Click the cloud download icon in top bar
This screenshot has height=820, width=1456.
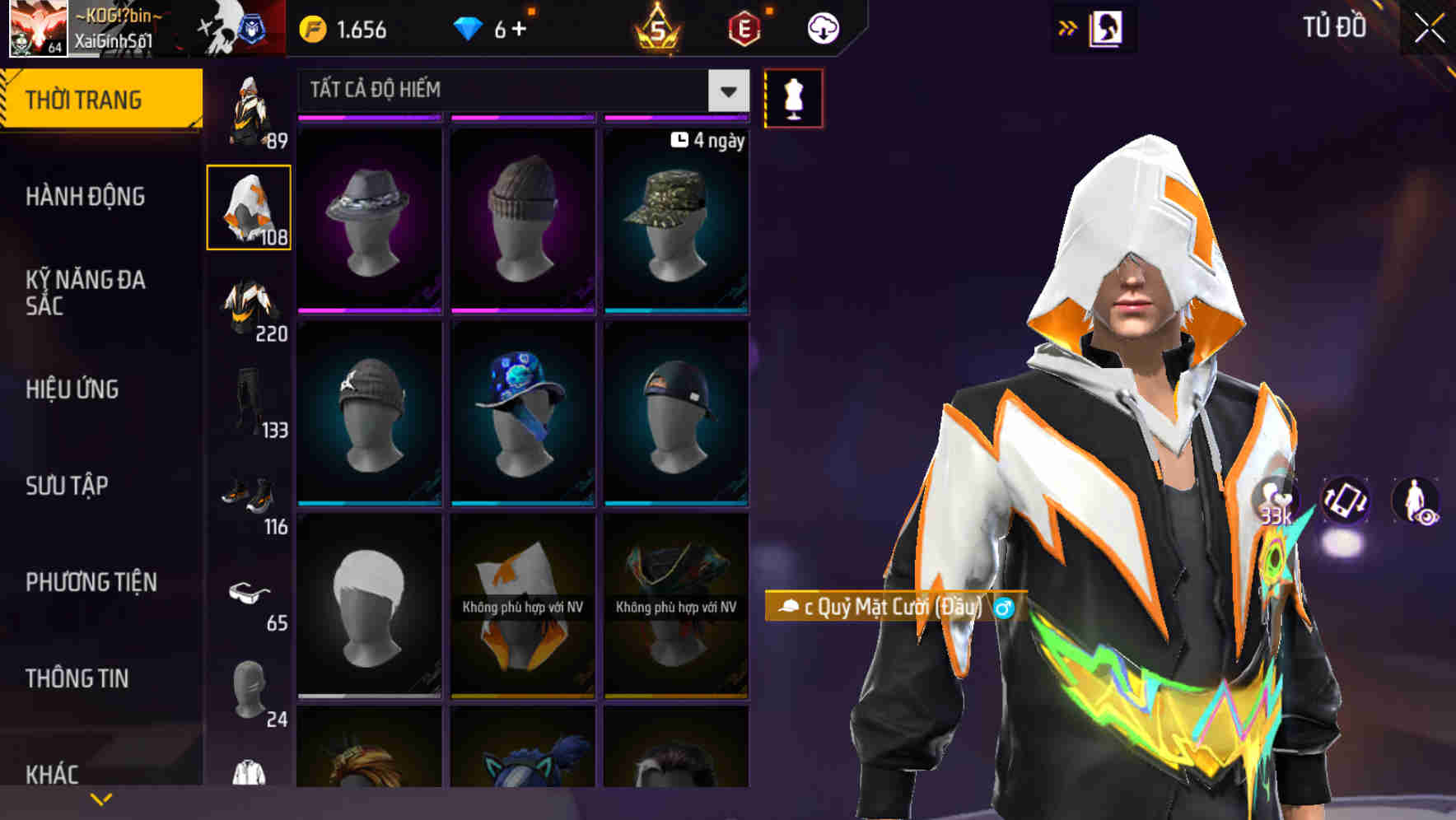click(821, 27)
